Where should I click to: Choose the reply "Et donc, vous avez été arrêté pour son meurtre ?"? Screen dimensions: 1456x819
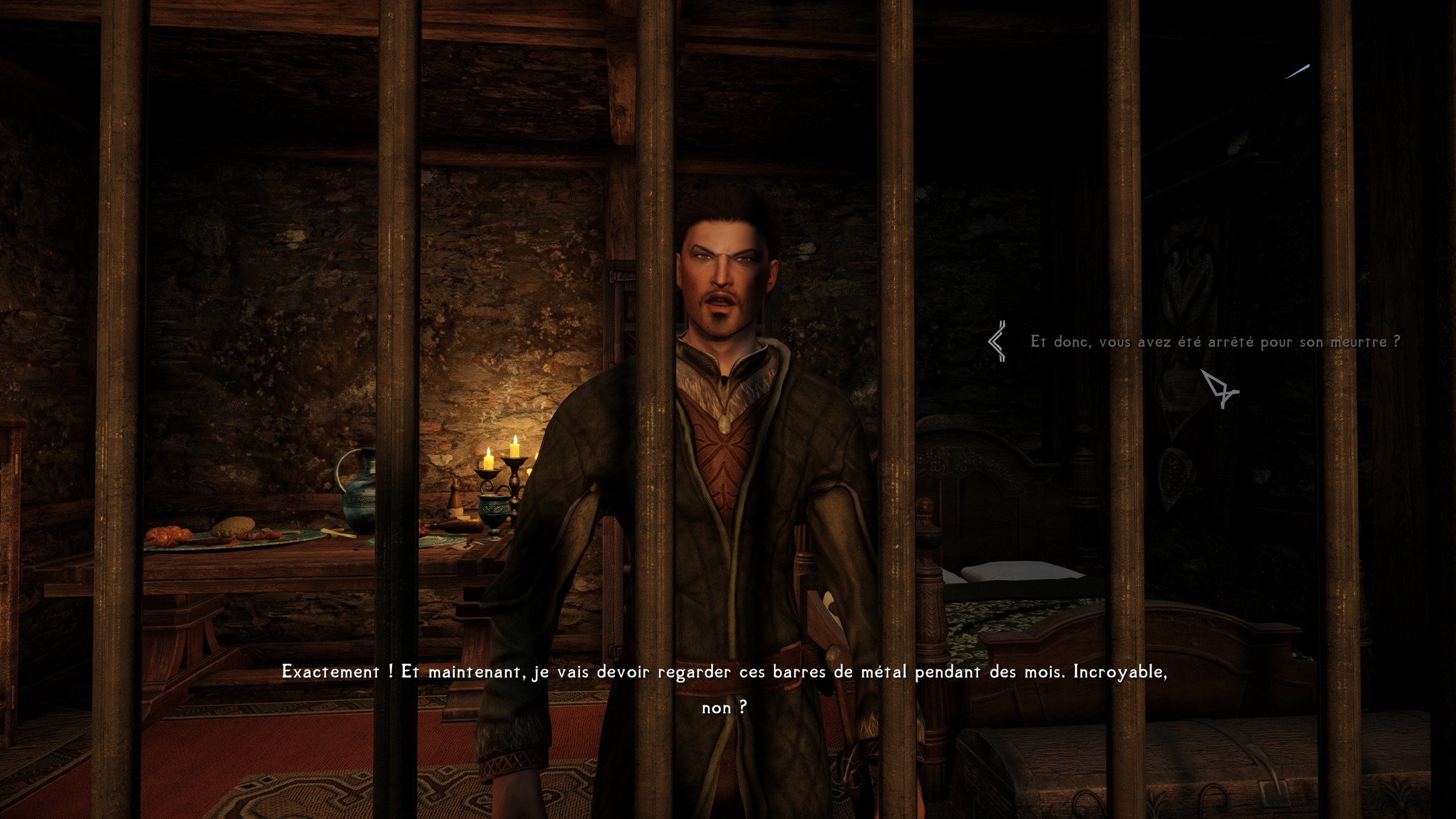(x=1215, y=342)
